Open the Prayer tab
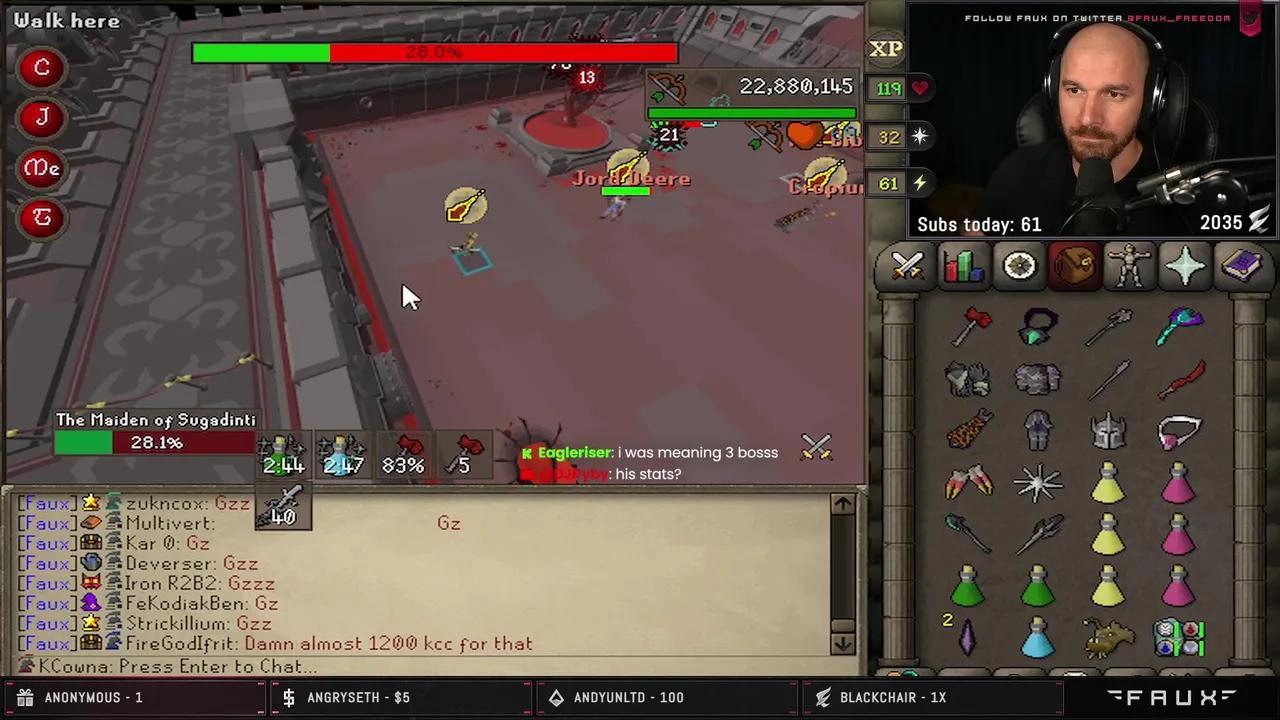Screen dimensions: 1280x720 pos(1185,264)
